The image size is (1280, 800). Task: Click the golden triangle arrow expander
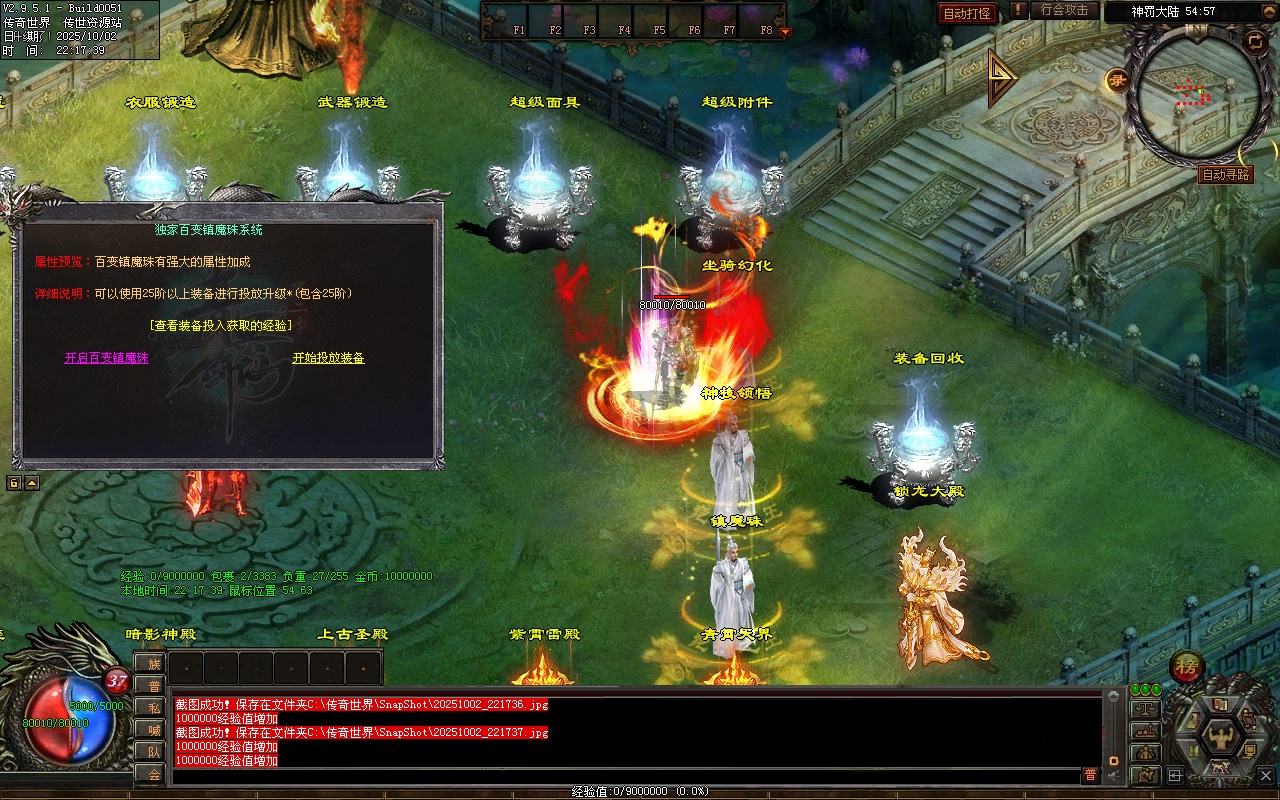(x=1001, y=79)
